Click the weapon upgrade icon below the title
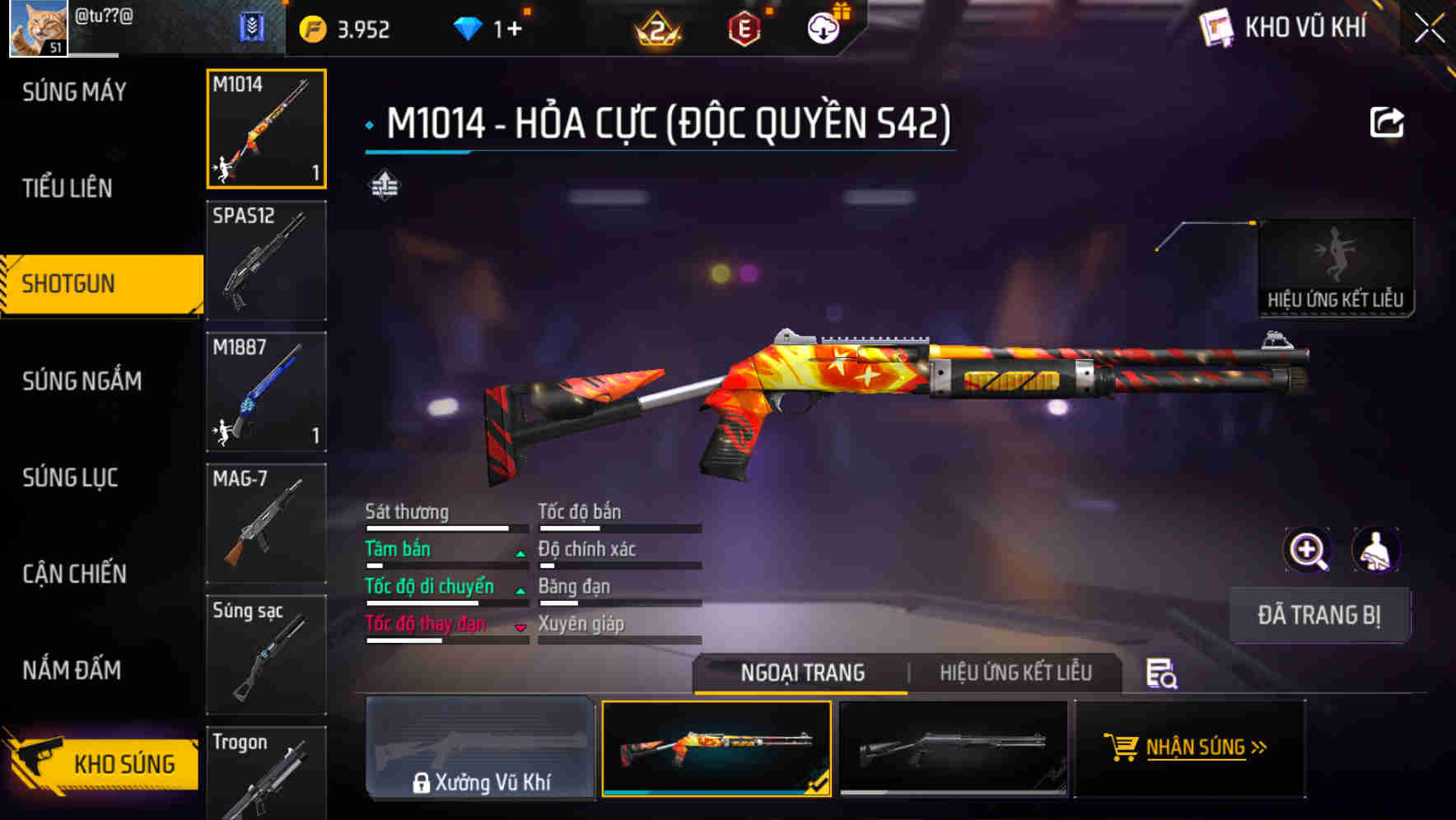This screenshot has height=820, width=1456. coord(384,185)
